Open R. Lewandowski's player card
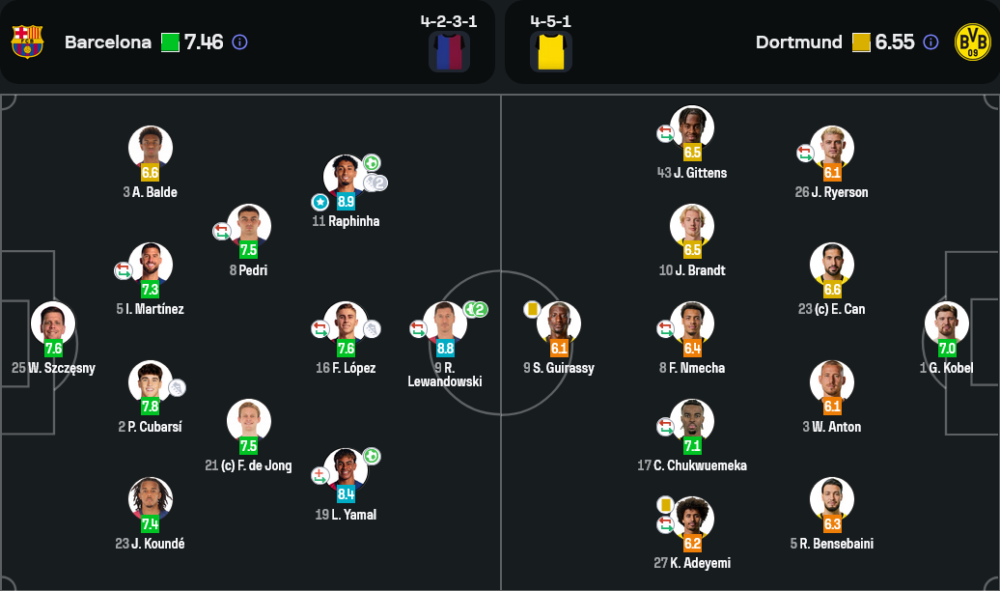 tap(445, 323)
